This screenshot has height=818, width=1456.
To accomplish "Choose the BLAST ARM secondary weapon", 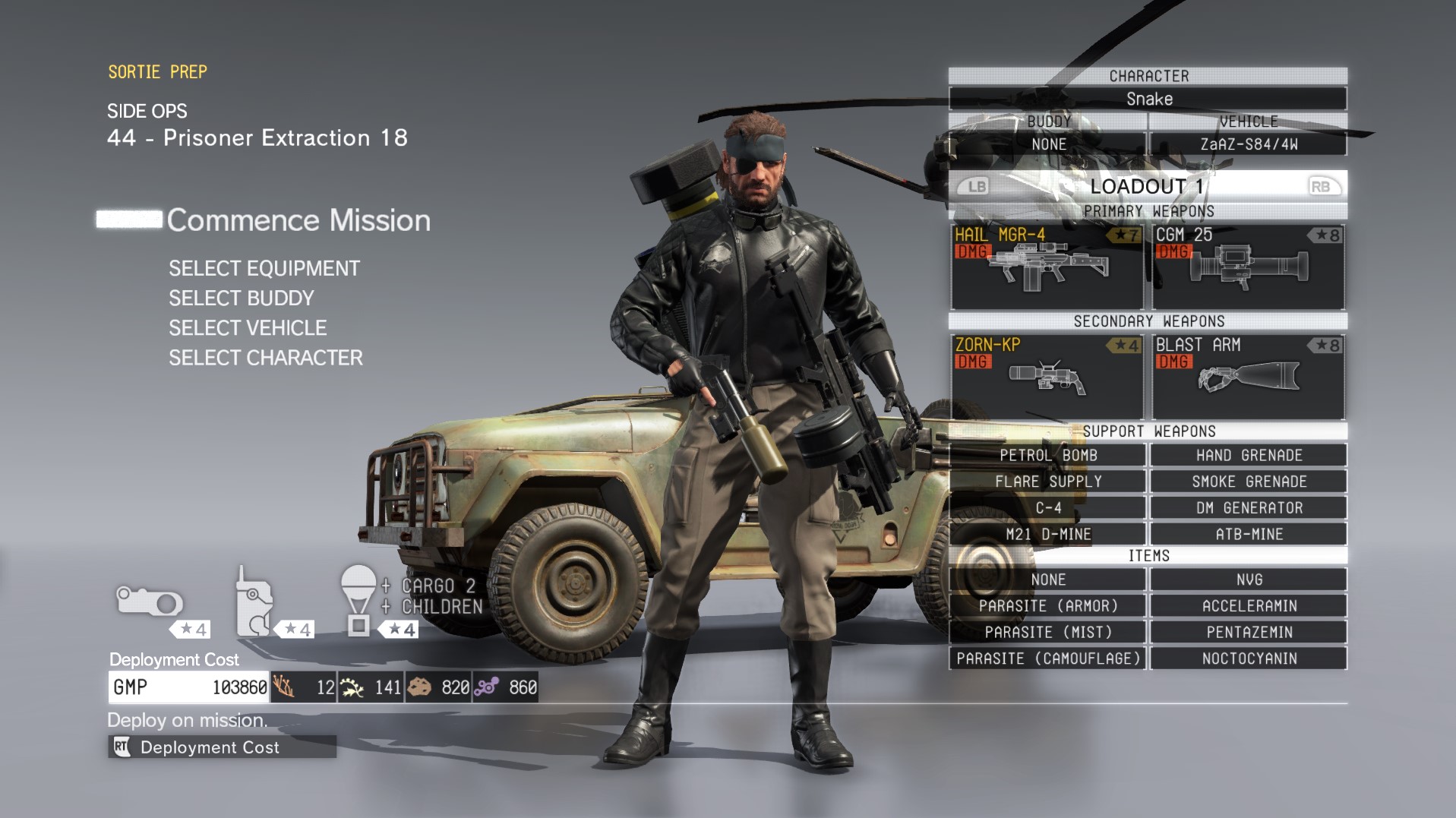I will point(1248,377).
